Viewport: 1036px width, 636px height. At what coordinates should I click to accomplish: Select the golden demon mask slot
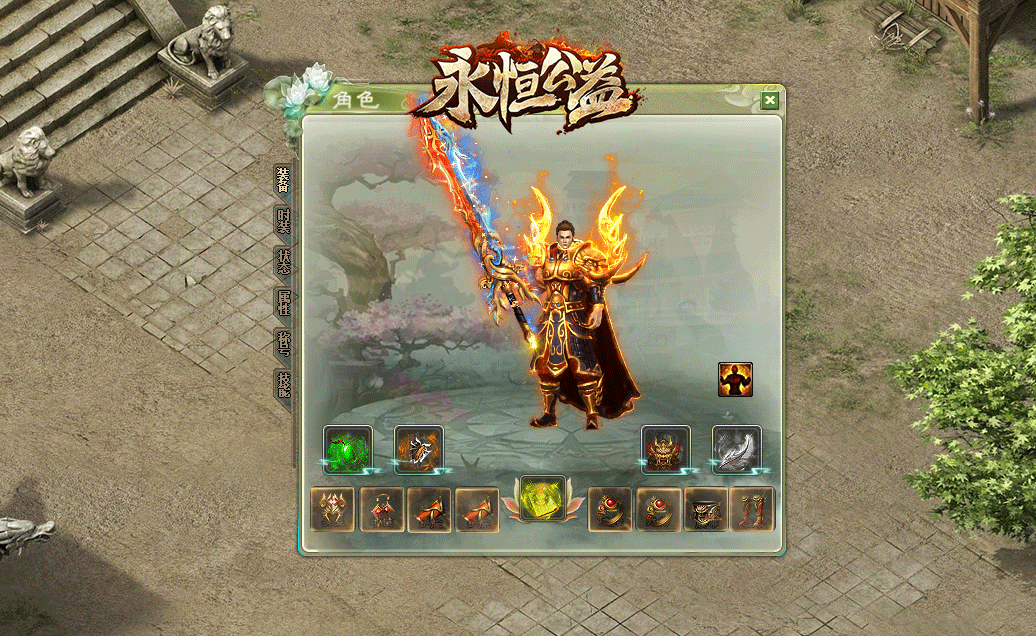click(x=666, y=449)
